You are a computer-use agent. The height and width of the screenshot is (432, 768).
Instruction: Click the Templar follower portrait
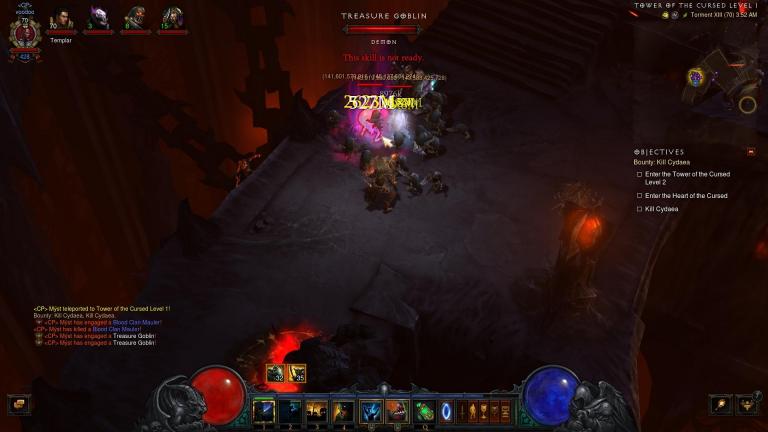(61, 19)
